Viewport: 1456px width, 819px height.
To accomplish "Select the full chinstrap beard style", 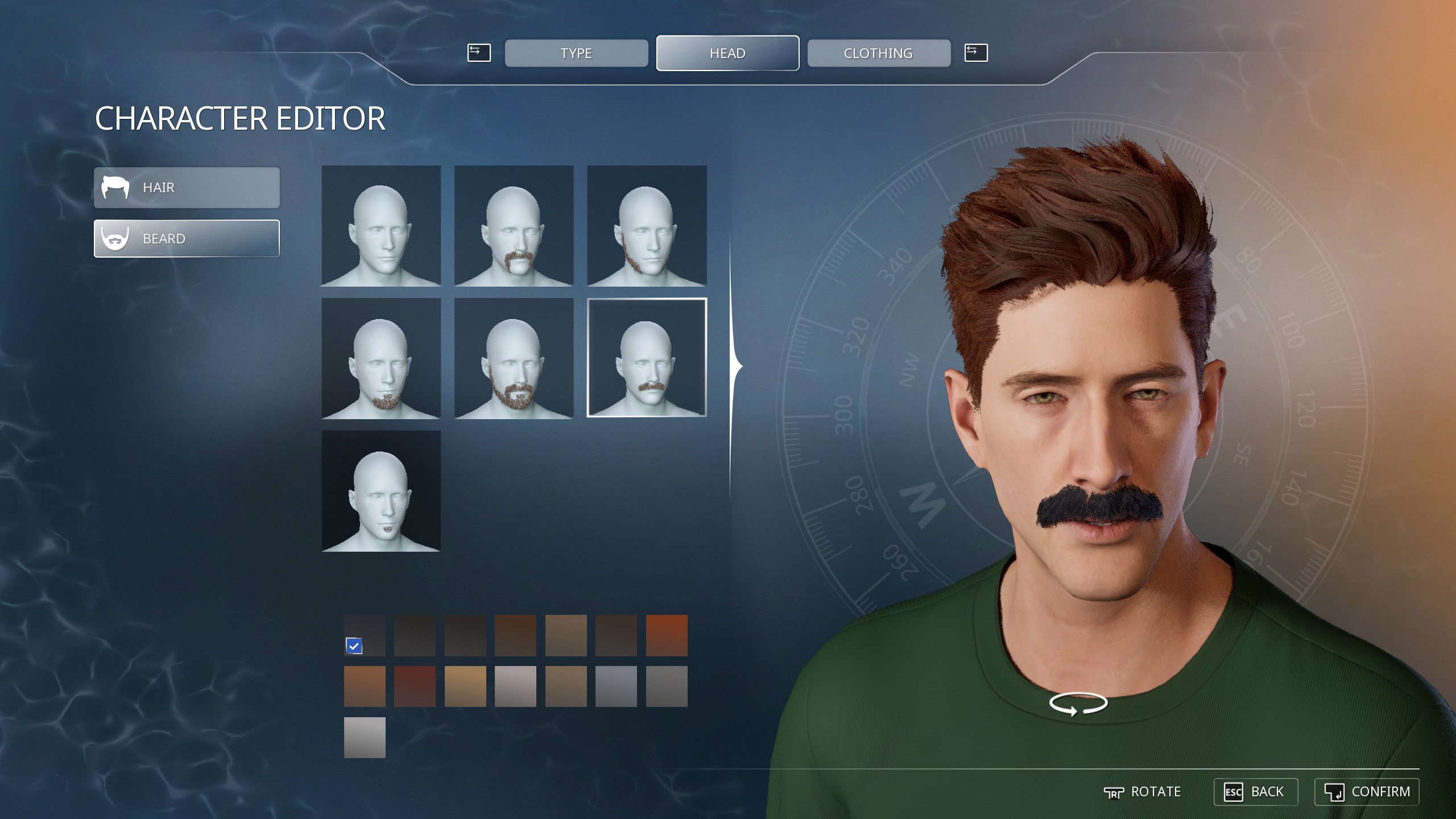I will 646,226.
